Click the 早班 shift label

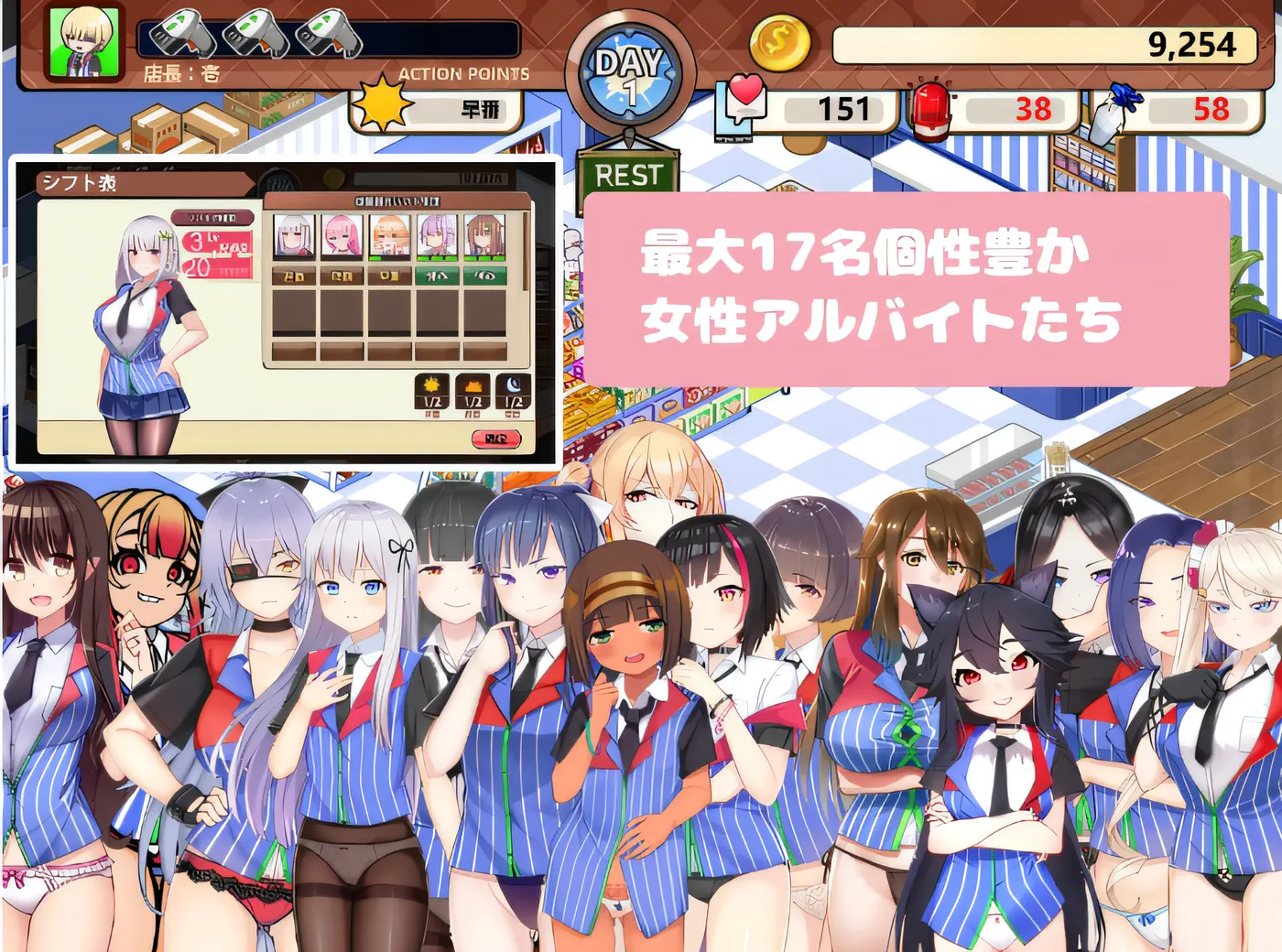480,107
